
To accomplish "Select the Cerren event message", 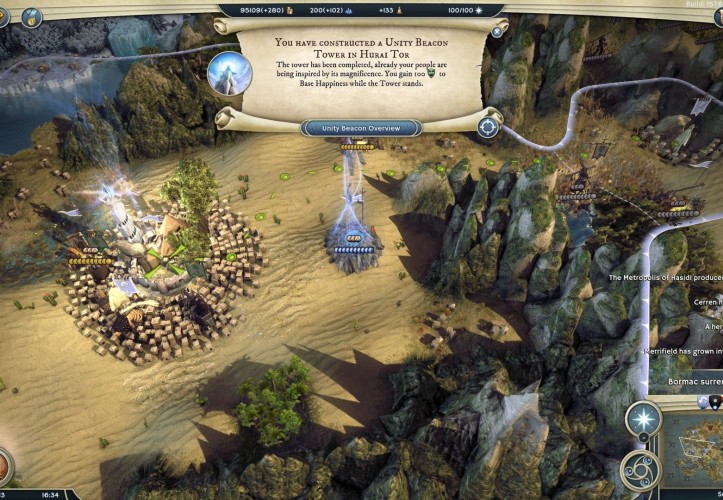I will [x=706, y=304].
